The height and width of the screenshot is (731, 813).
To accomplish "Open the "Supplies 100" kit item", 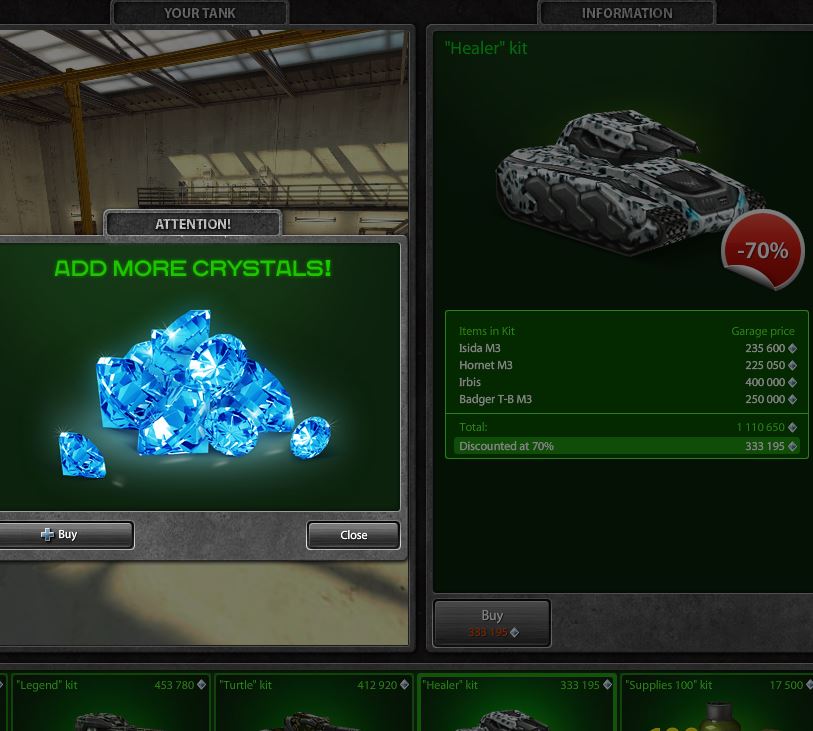I will point(716,703).
